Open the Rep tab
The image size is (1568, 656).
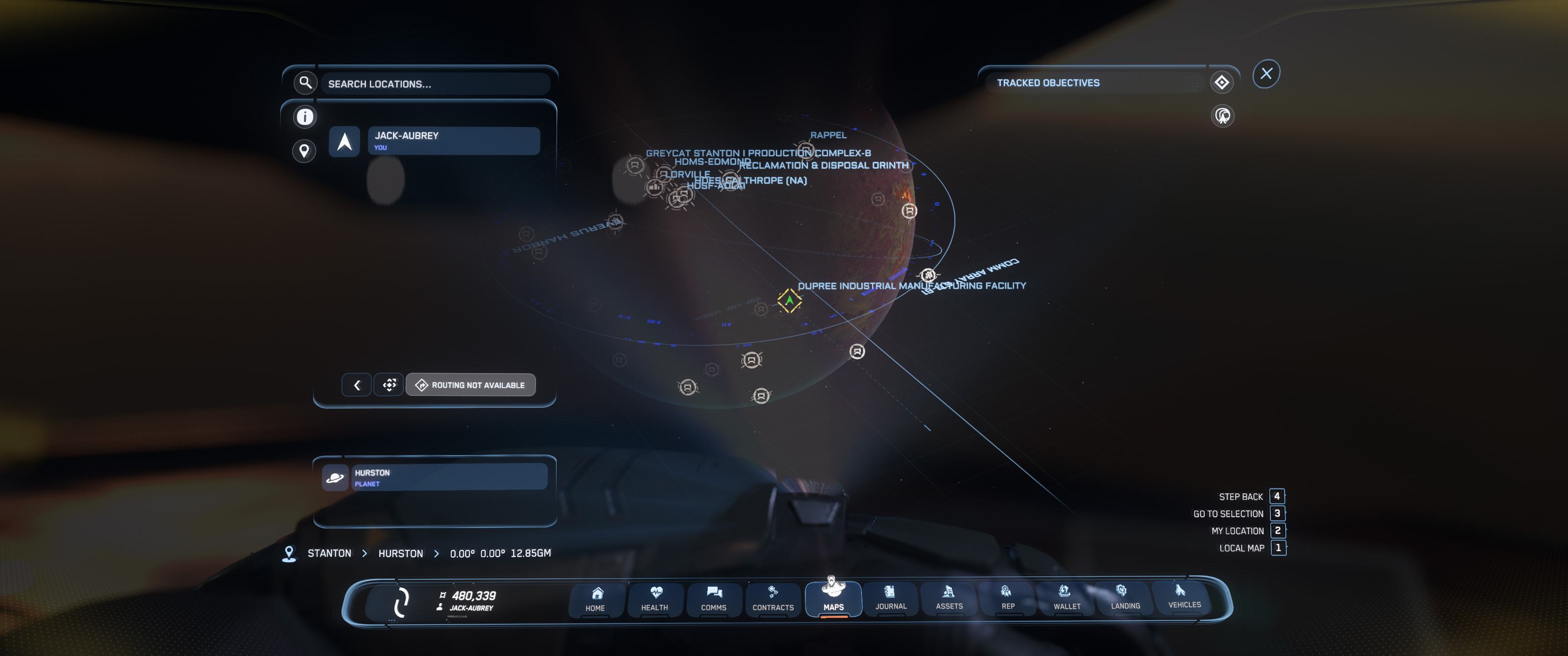tap(1007, 598)
